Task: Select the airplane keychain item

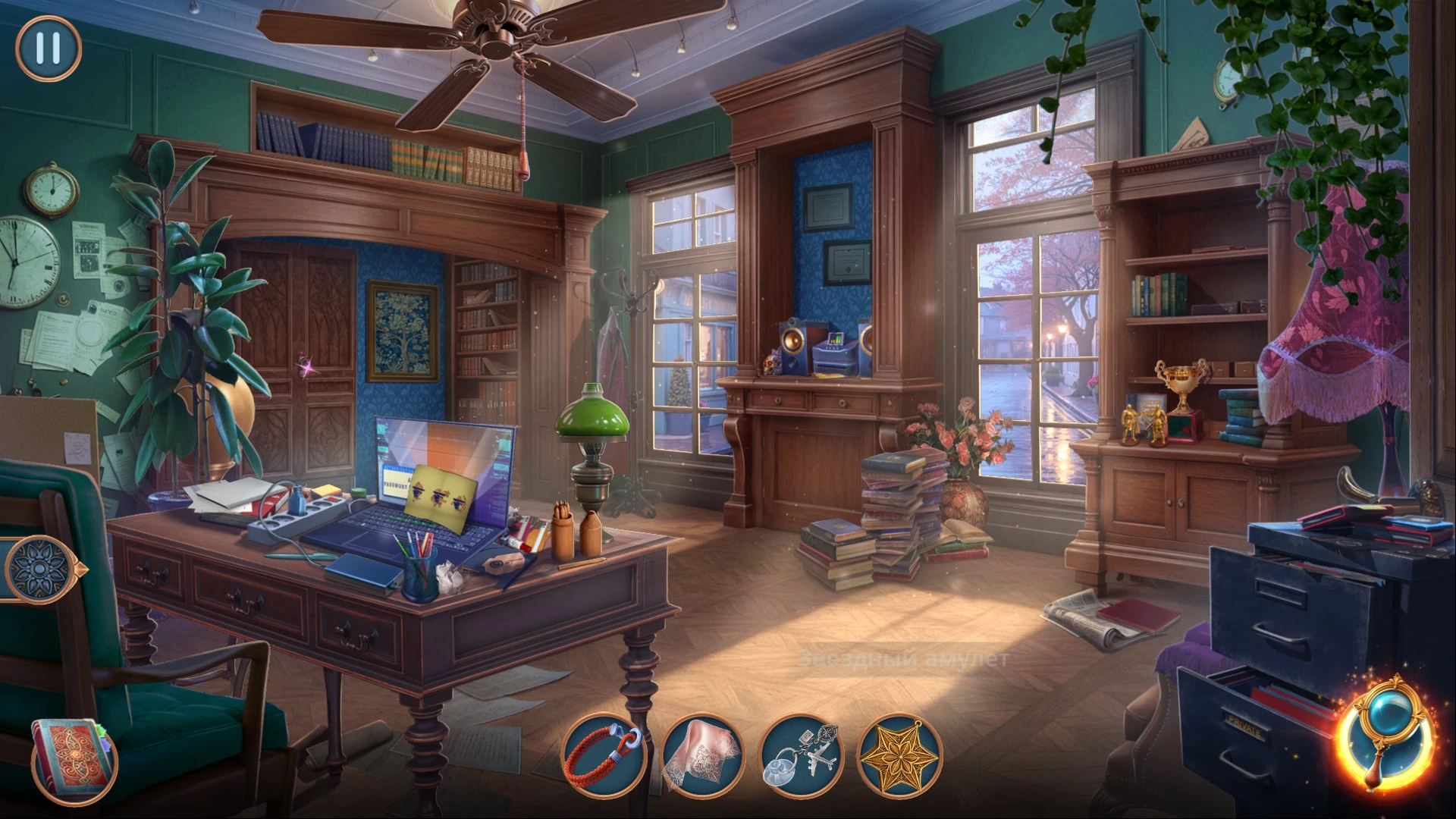Action: tap(801, 755)
